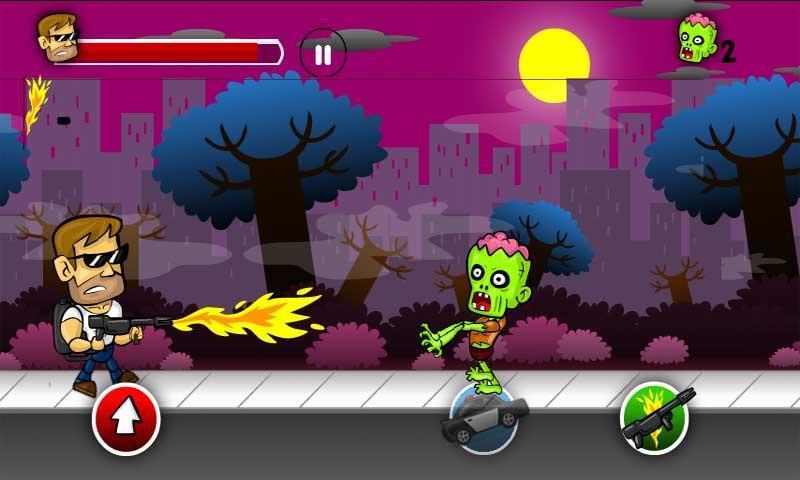Pause the game with the pause button
The height and width of the screenshot is (480, 800).
click(323, 53)
